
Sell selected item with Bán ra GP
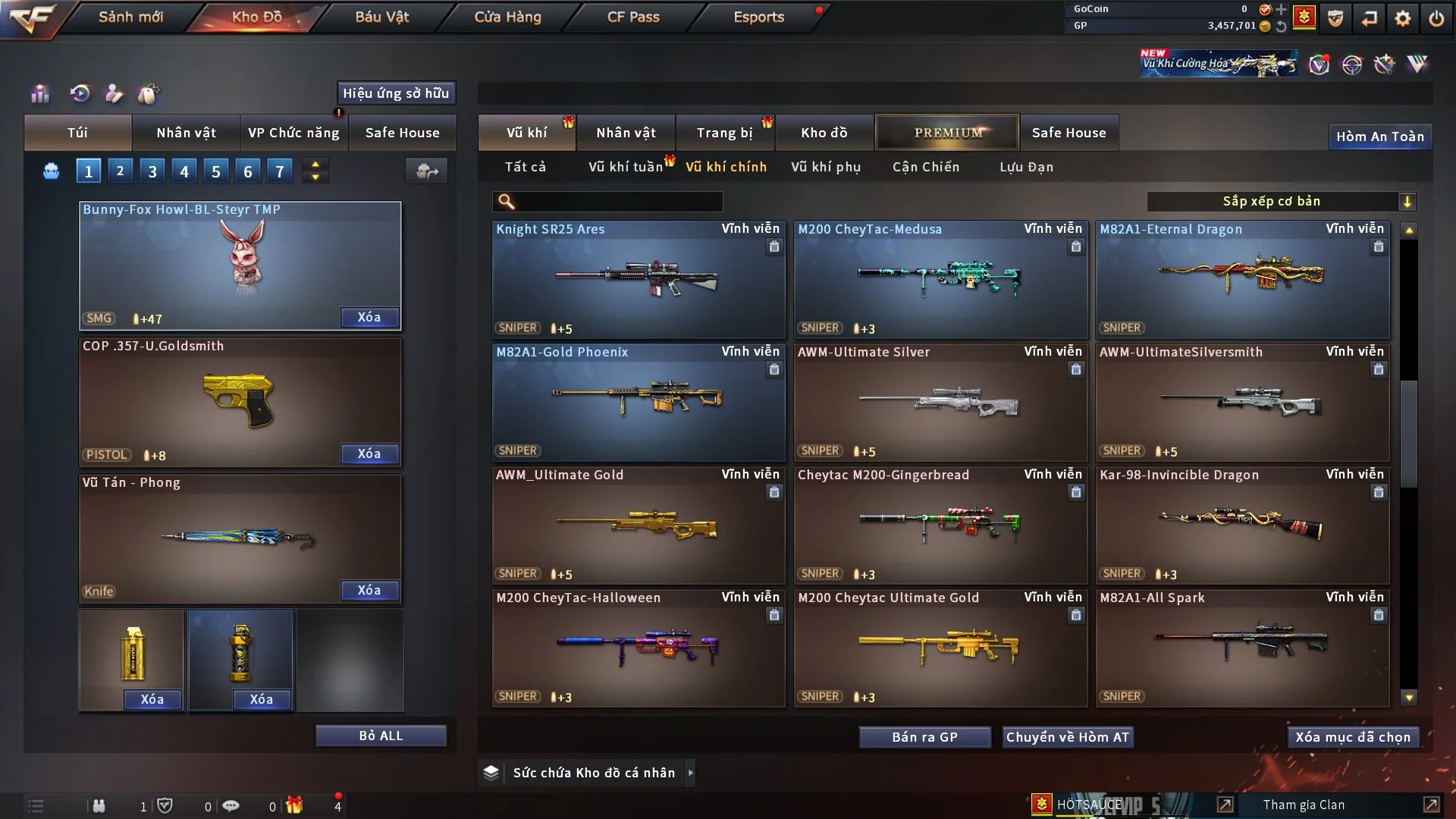[x=924, y=737]
